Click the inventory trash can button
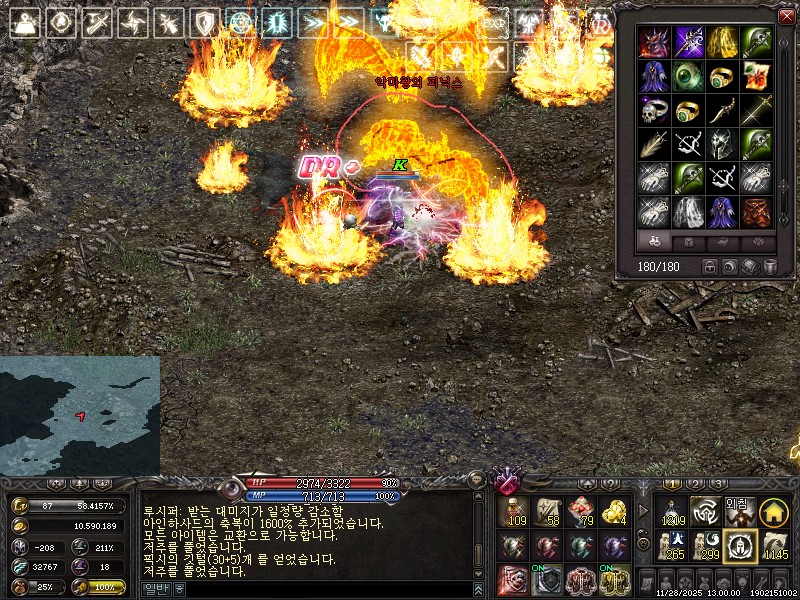 click(x=770, y=267)
